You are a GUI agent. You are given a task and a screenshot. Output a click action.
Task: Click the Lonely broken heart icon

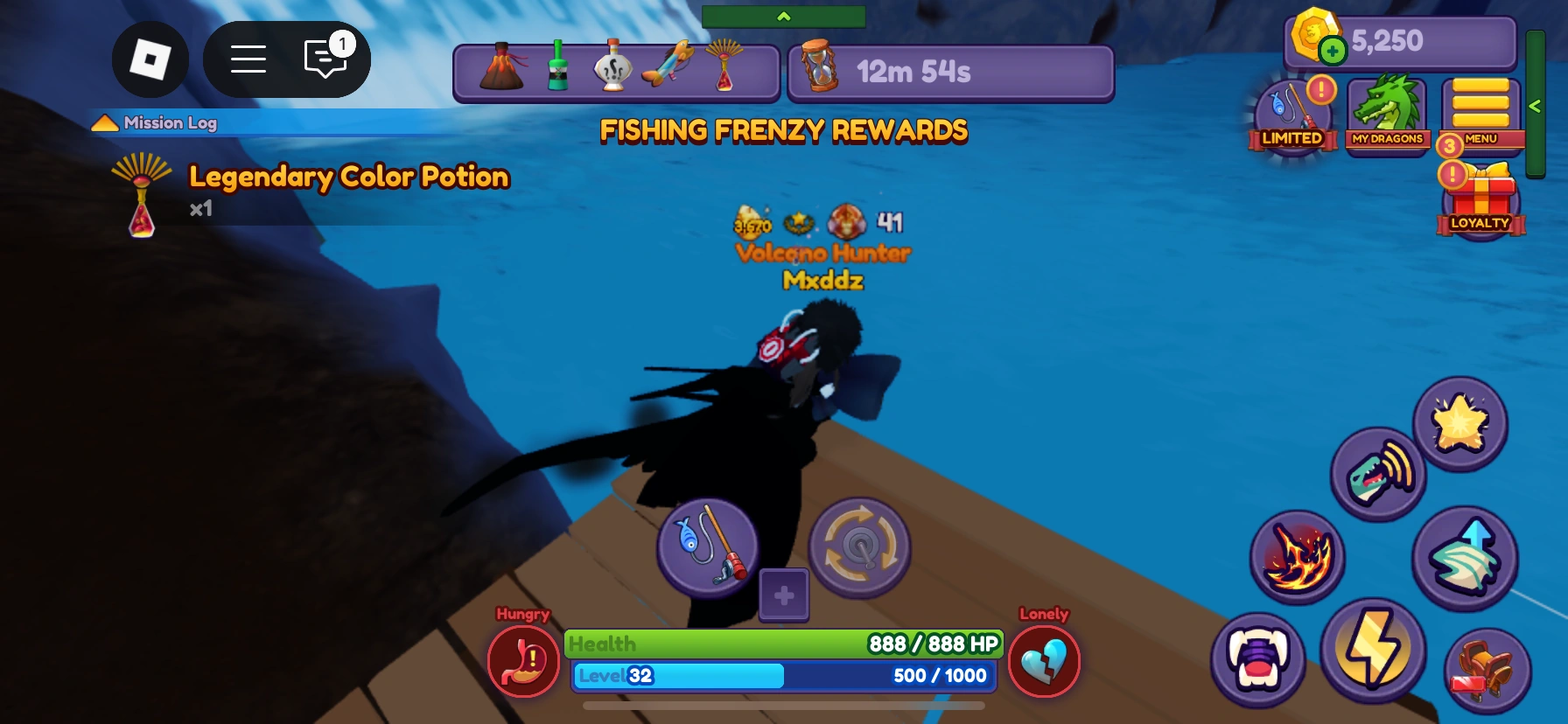[x=1044, y=662]
